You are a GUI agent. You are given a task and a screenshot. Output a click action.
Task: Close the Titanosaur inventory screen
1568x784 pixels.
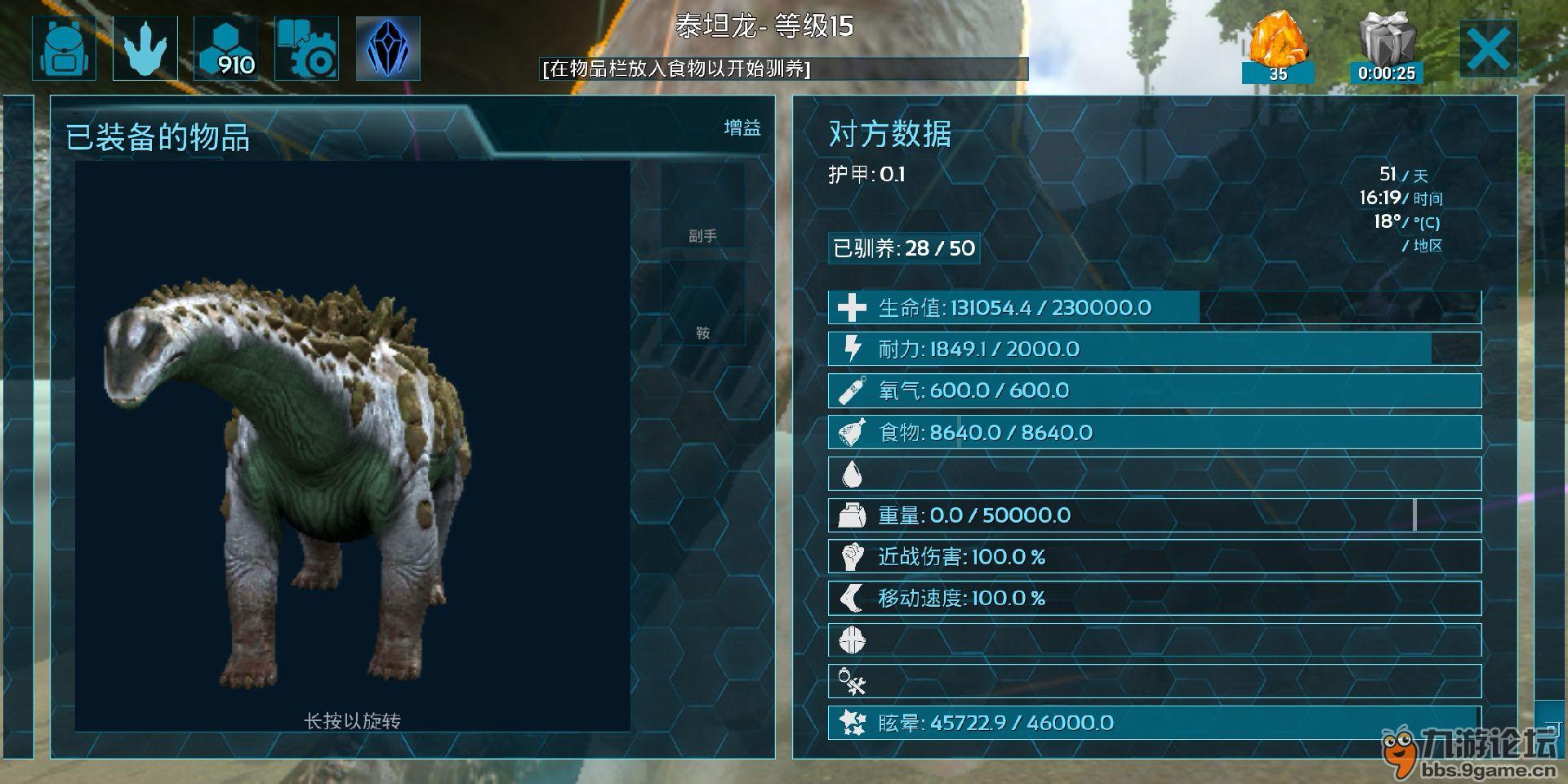pos(1488,50)
